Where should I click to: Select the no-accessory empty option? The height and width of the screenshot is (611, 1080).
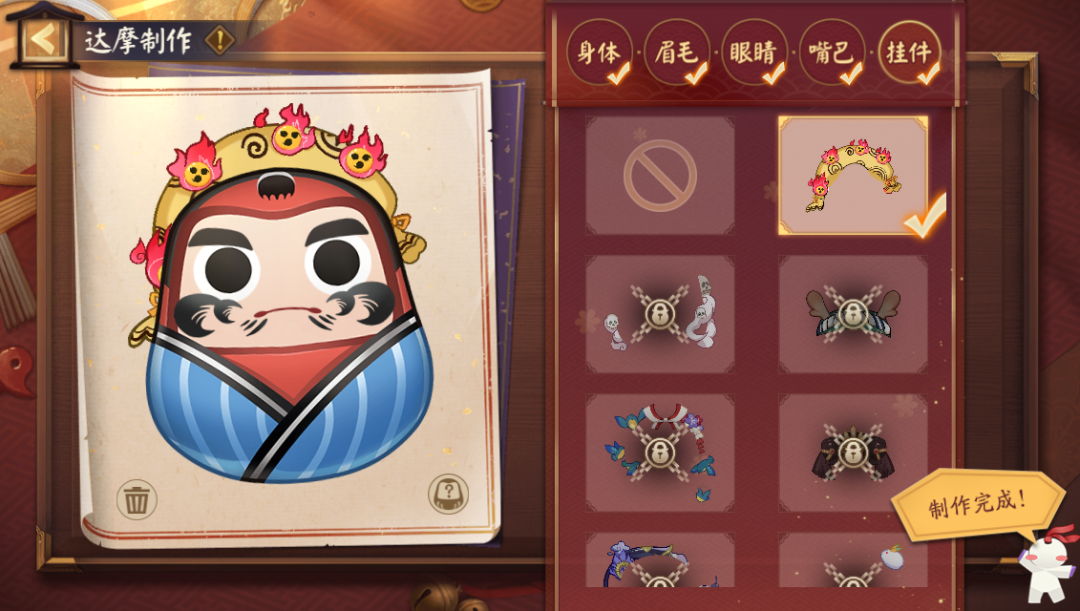tap(660, 176)
